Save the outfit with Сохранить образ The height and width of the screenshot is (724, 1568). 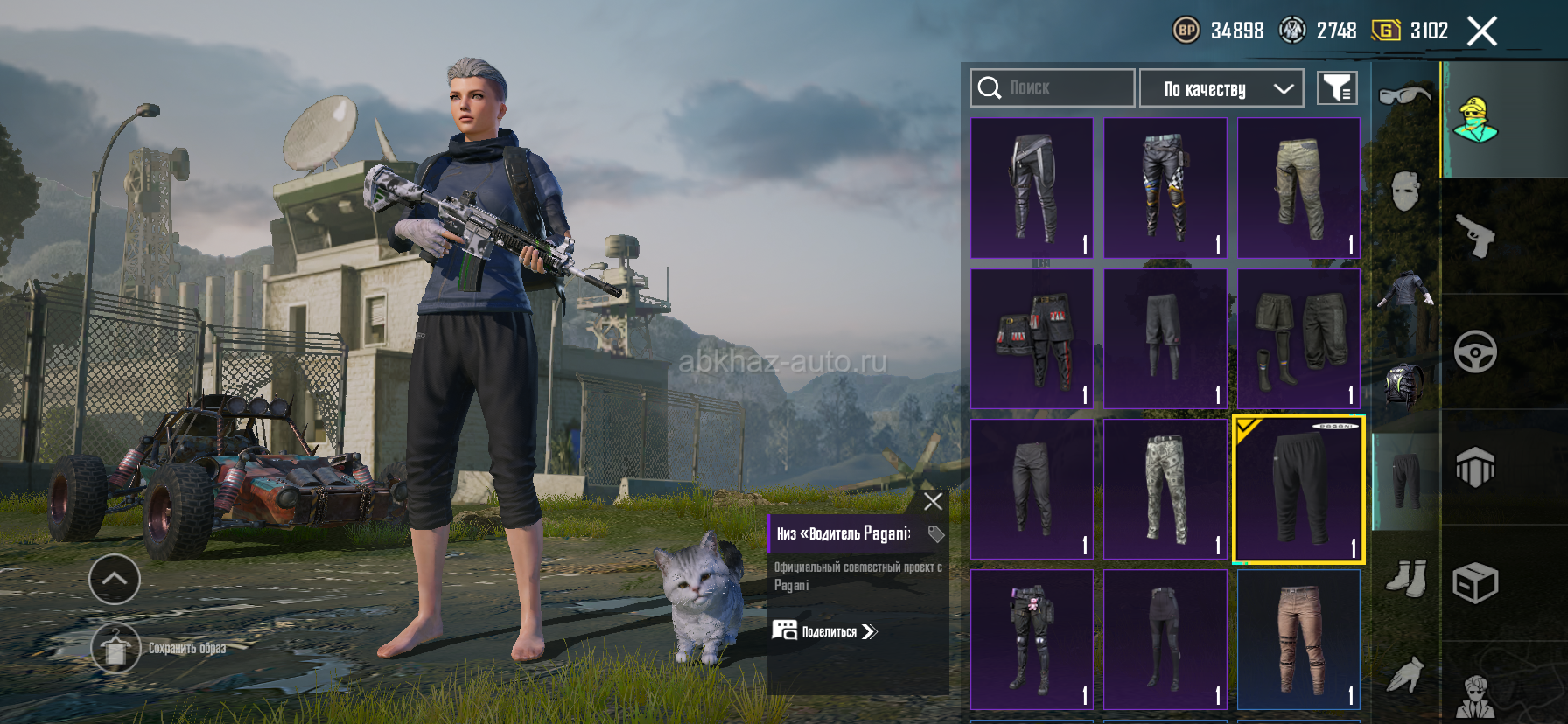[115, 648]
